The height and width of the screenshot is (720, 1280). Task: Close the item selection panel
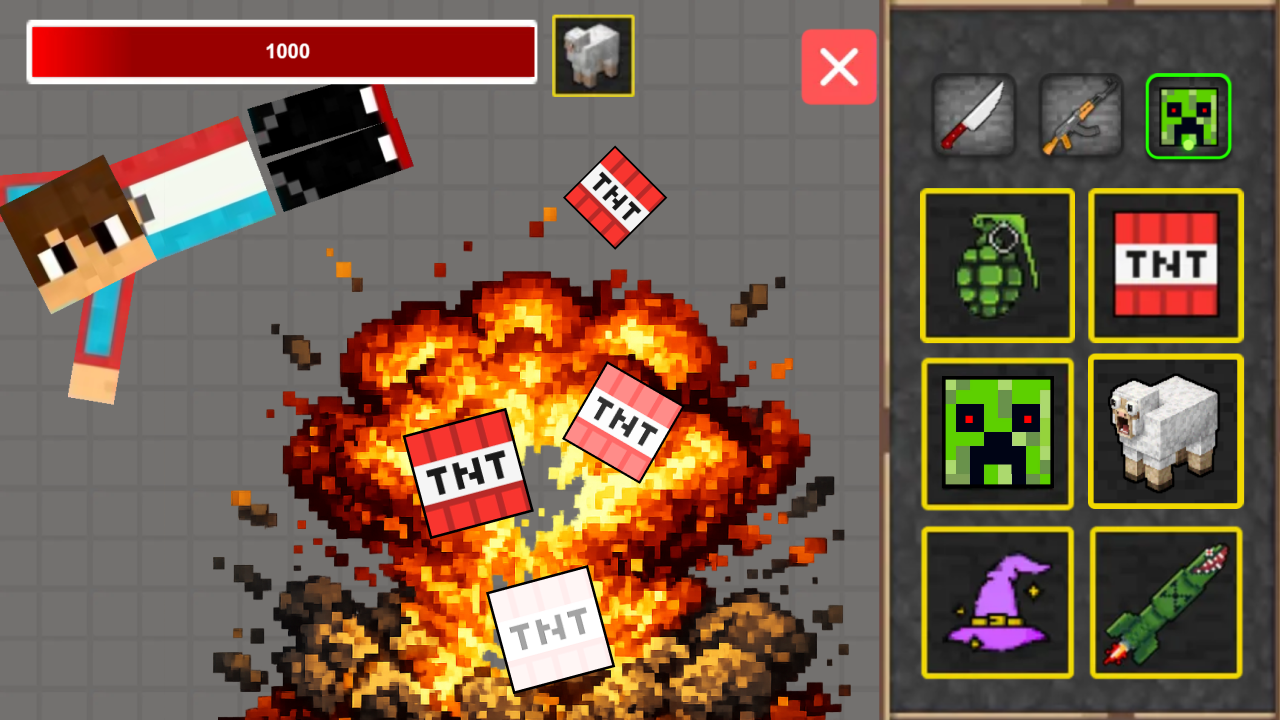pos(839,67)
